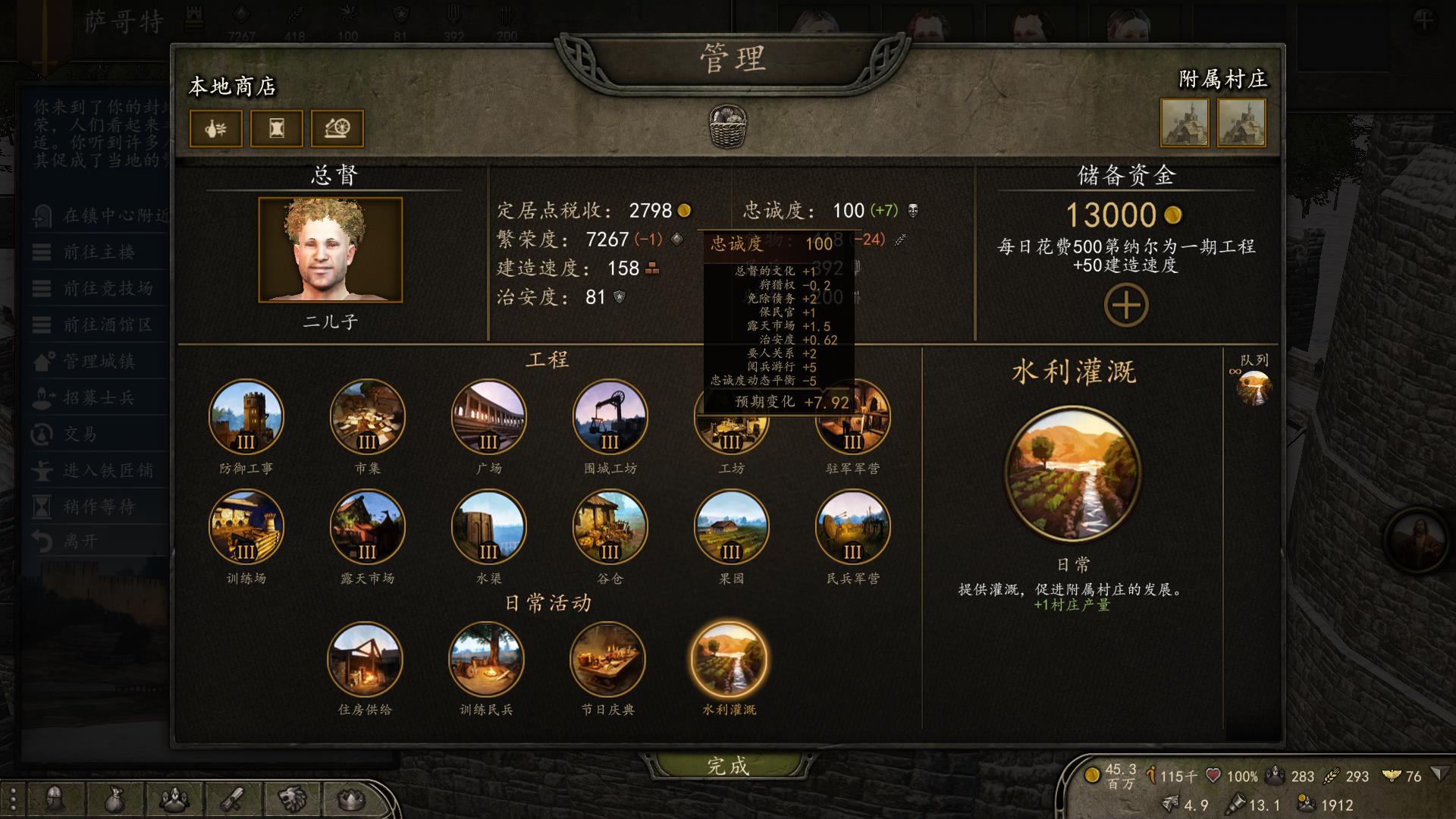The width and height of the screenshot is (1456, 819).
Task: Click the 完成 done button
Action: click(x=726, y=767)
